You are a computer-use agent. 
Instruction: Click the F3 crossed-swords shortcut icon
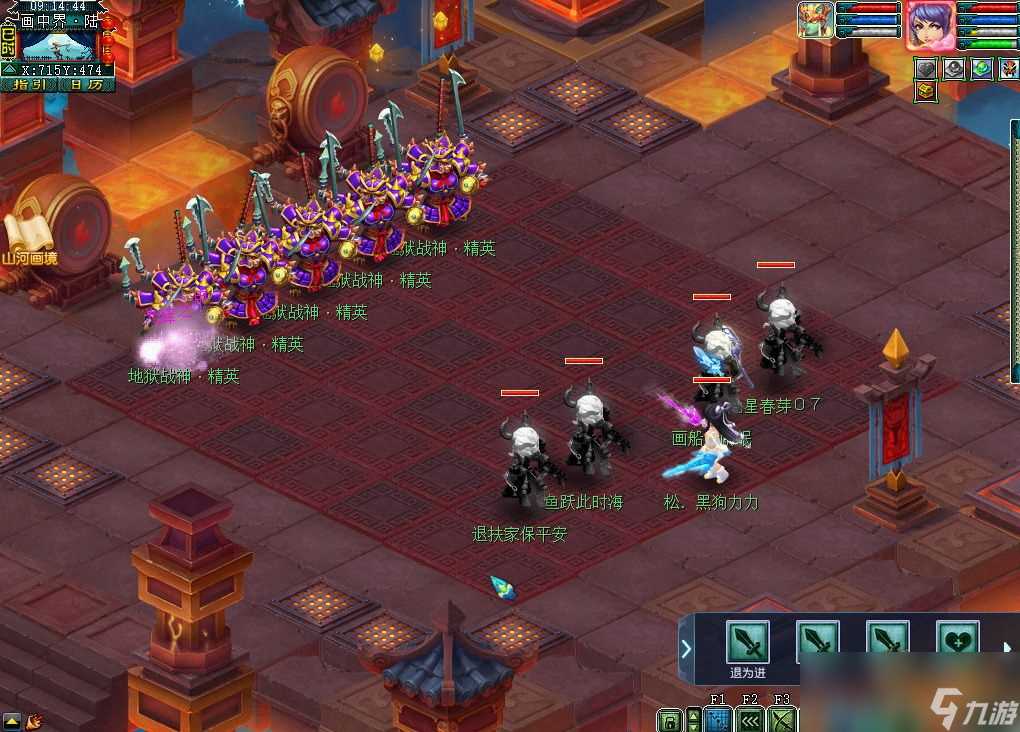tap(782, 720)
